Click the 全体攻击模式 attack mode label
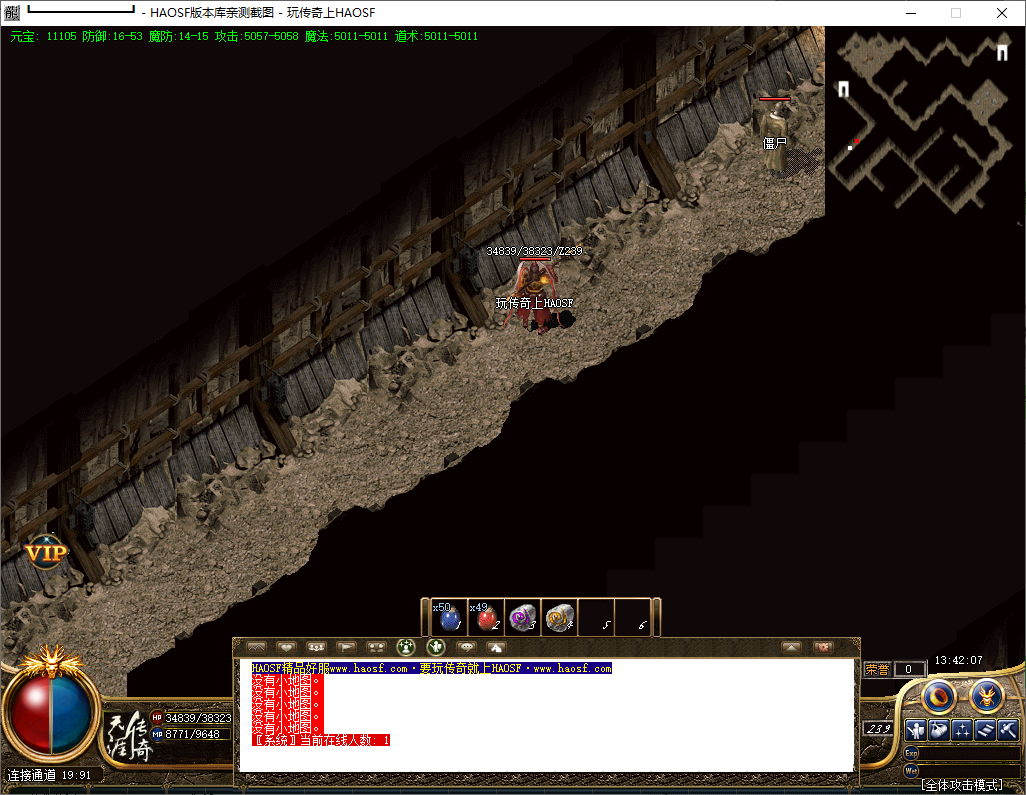Screen dimensions: 1026x795 (x=961, y=785)
